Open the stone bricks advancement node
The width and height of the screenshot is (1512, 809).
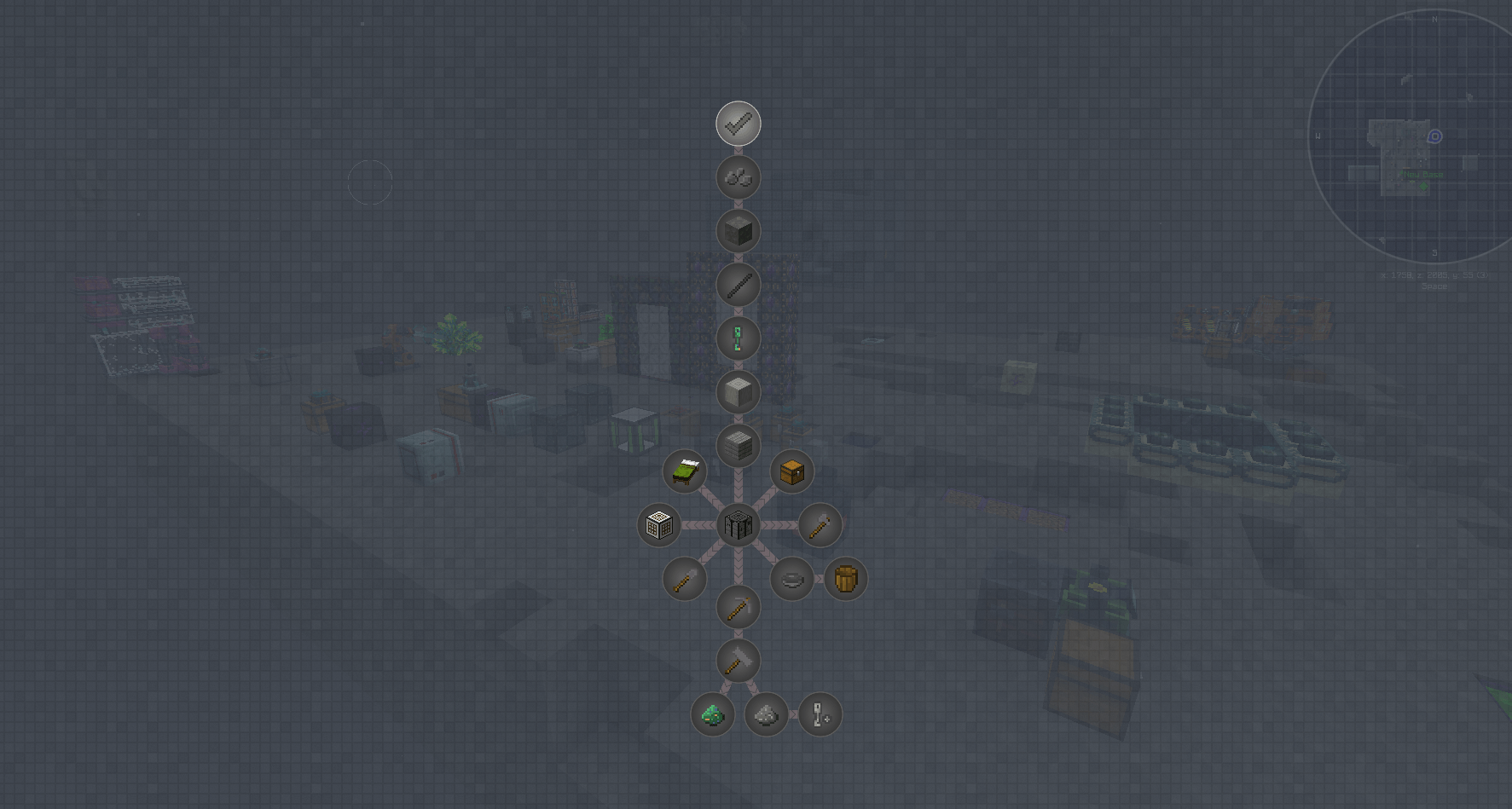739,445
